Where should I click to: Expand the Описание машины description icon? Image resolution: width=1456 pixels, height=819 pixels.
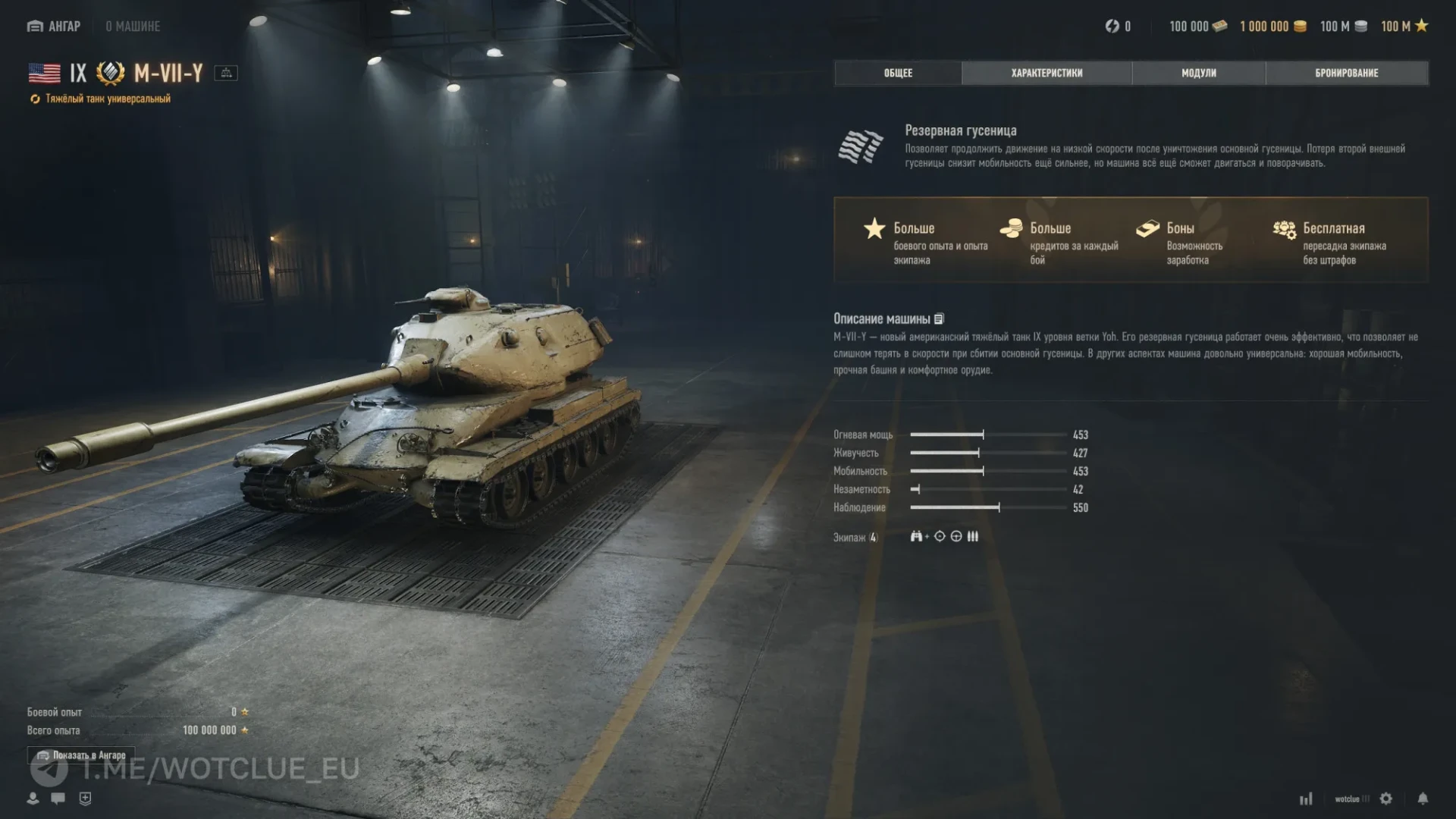tap(940, 319)
